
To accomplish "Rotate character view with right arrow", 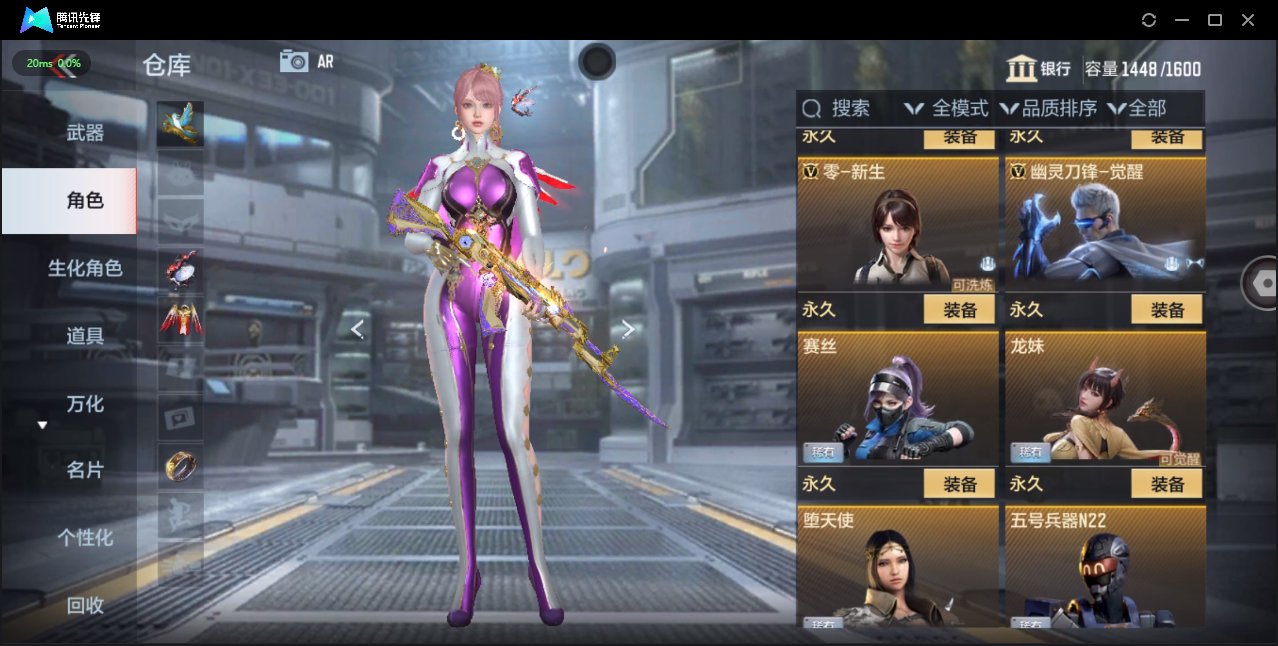I will point(628,329).
